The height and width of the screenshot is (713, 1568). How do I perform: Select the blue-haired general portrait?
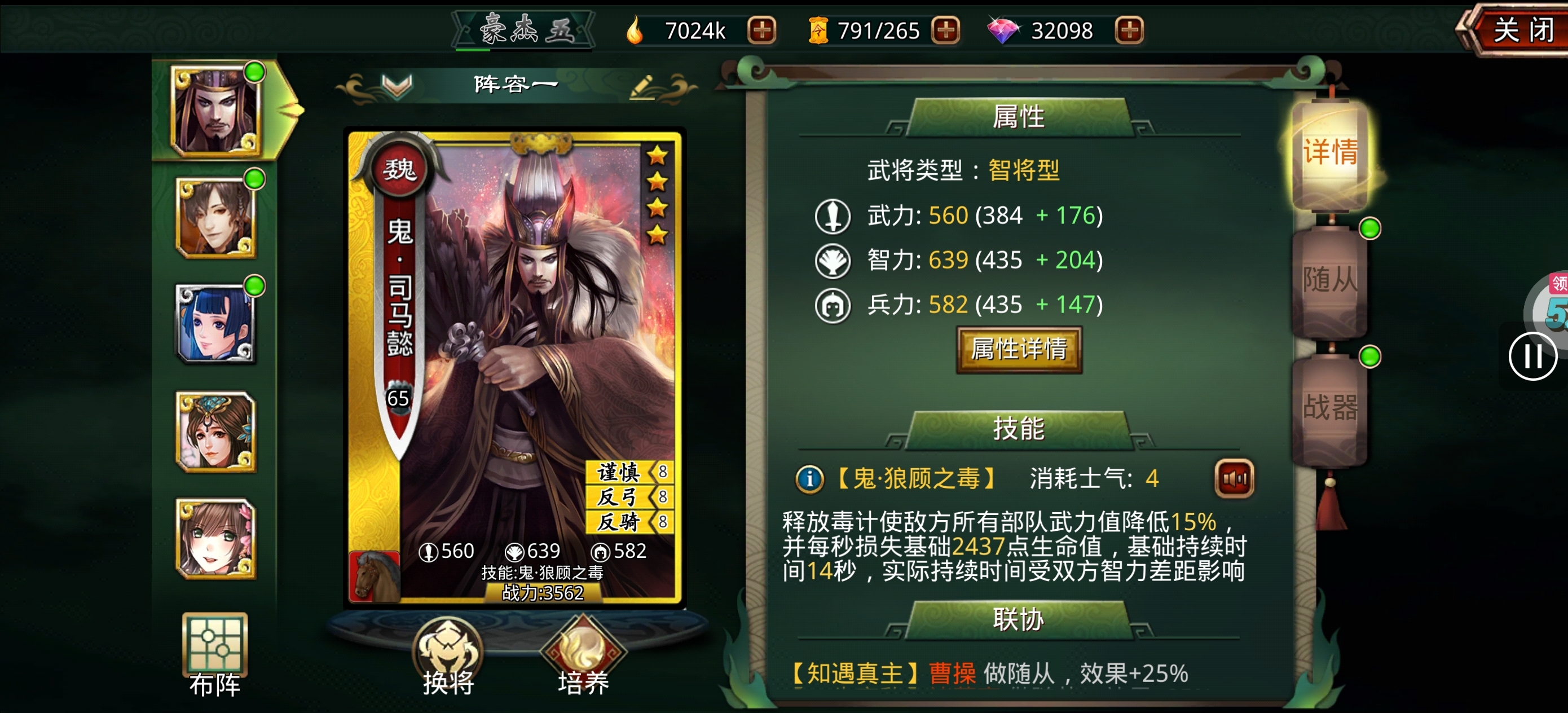point(216,323)
